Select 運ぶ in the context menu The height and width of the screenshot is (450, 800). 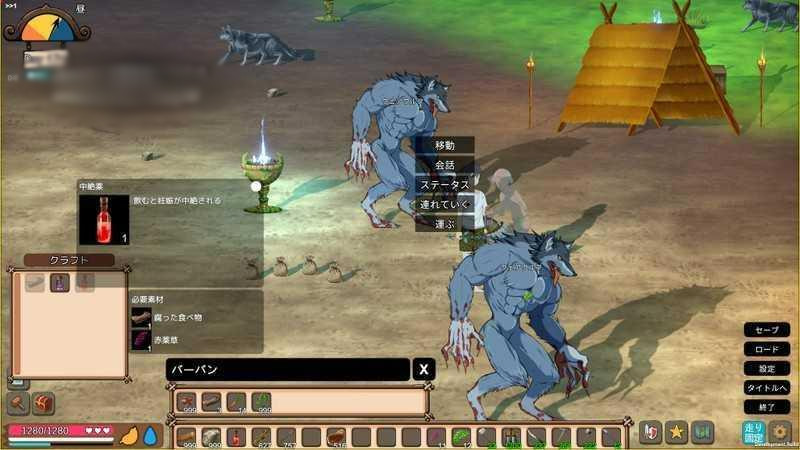(444, 224)
